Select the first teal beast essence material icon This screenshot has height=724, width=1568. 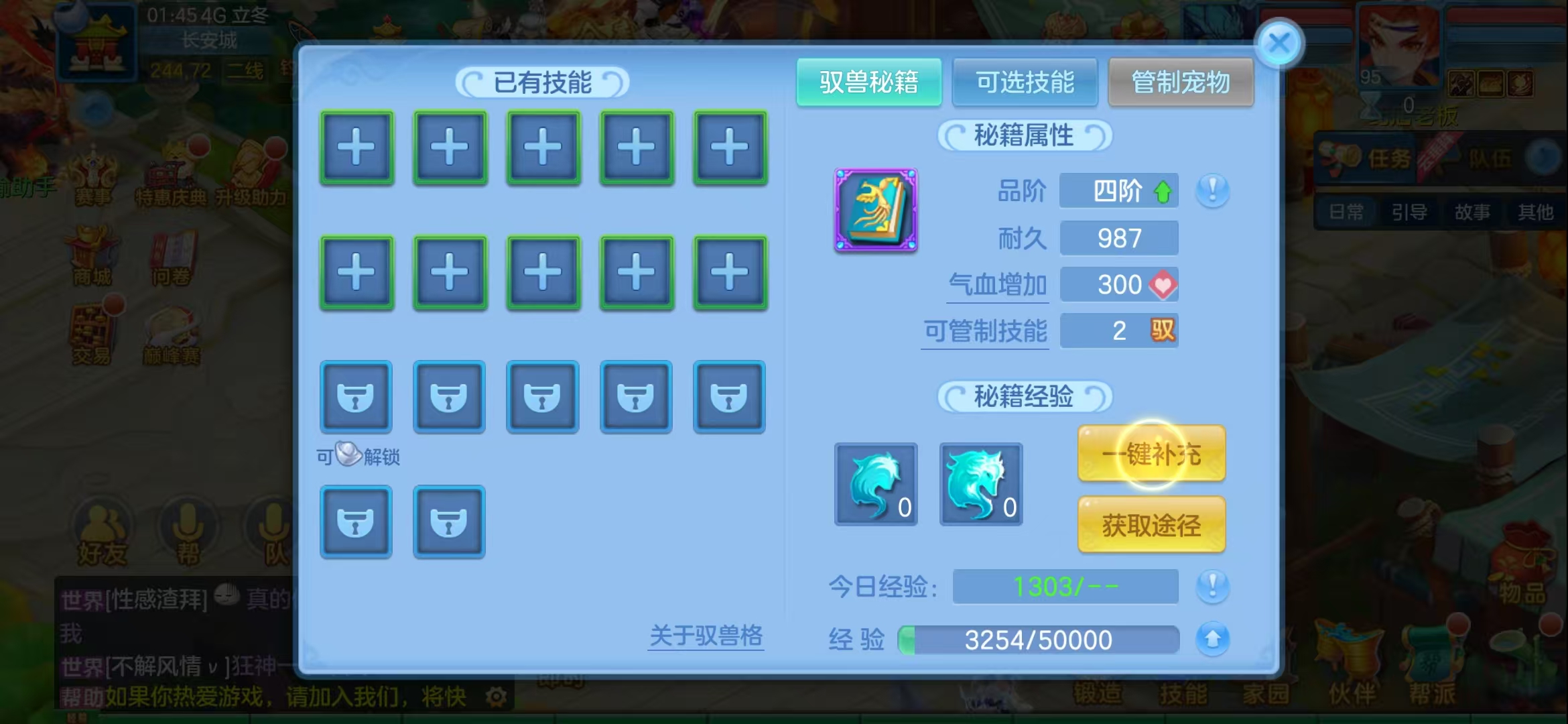[x=874, y=484]
